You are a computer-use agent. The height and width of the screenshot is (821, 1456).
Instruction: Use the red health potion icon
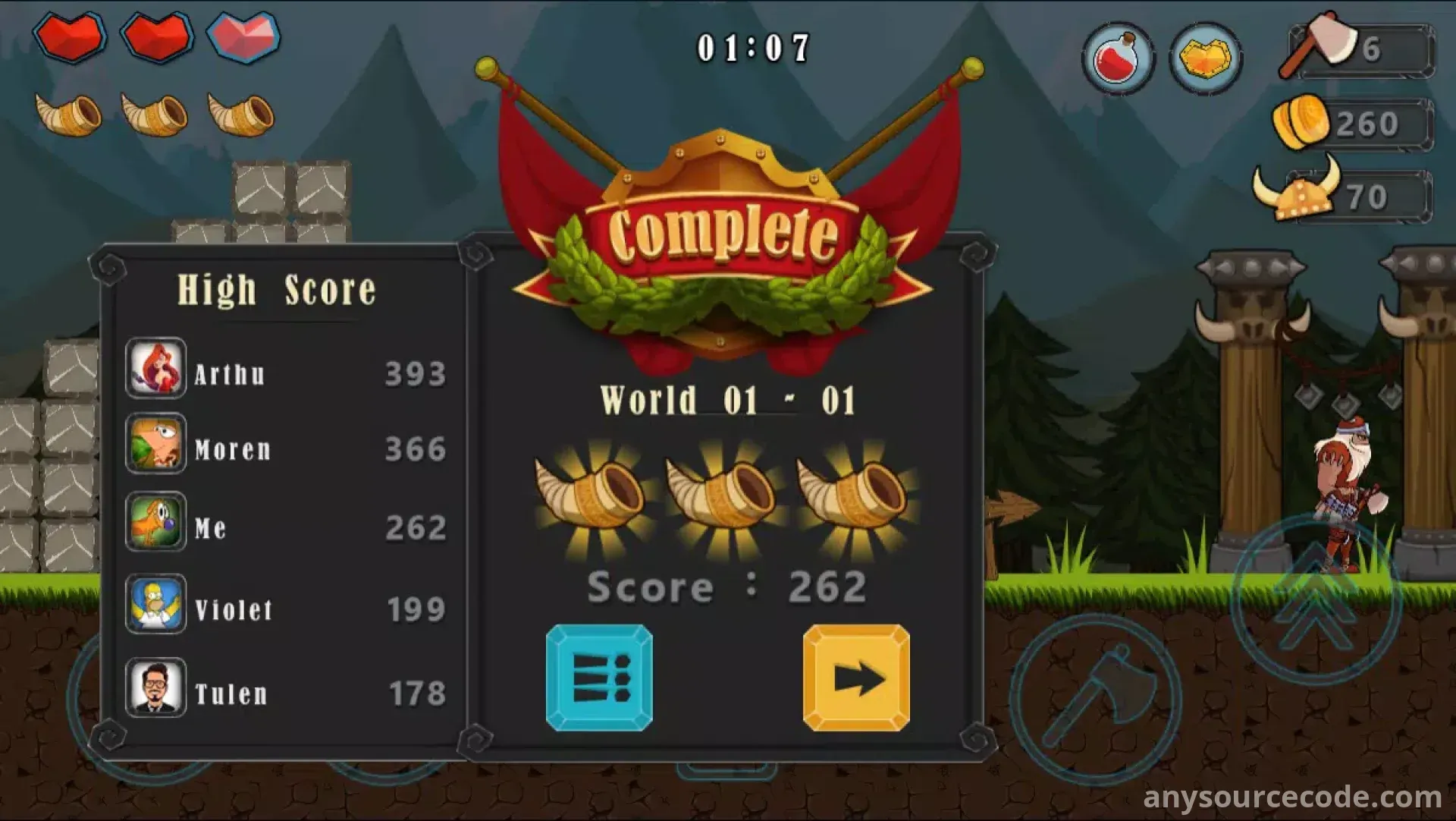tap(1118, 58)
